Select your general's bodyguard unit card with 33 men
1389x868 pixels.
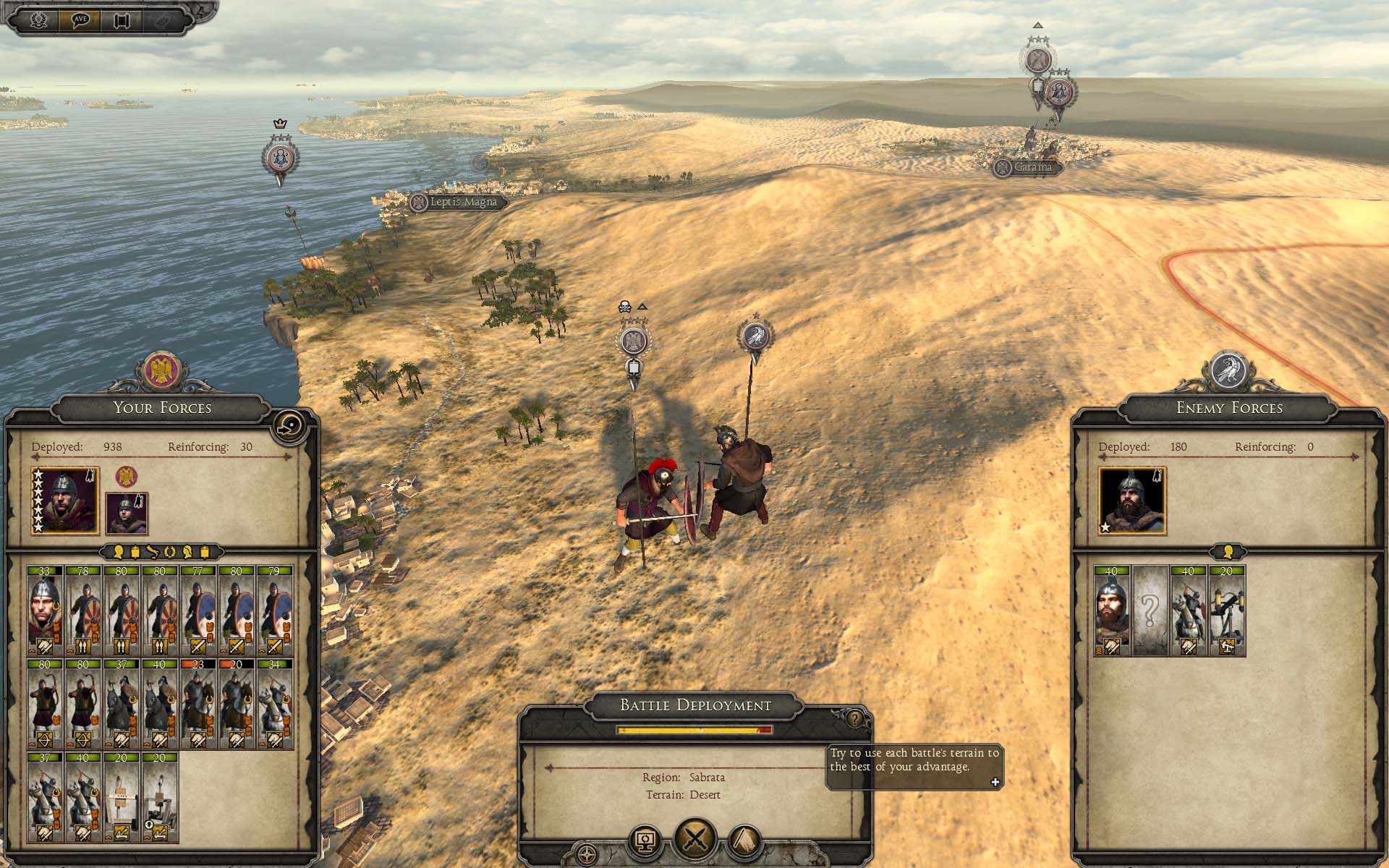coord(45,611)
